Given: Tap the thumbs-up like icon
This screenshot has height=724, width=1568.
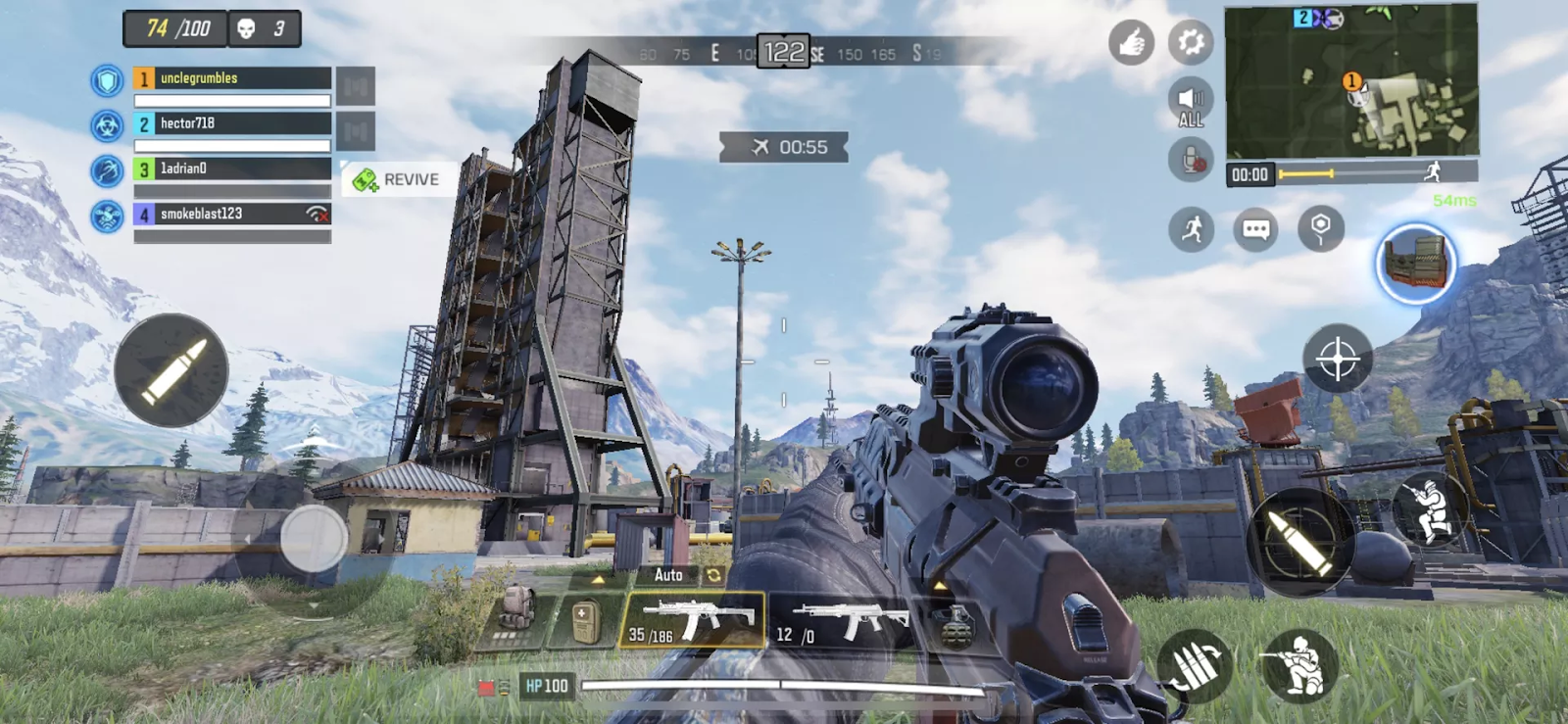Looking at the screenshot, I should click(x=1131, y=43).
